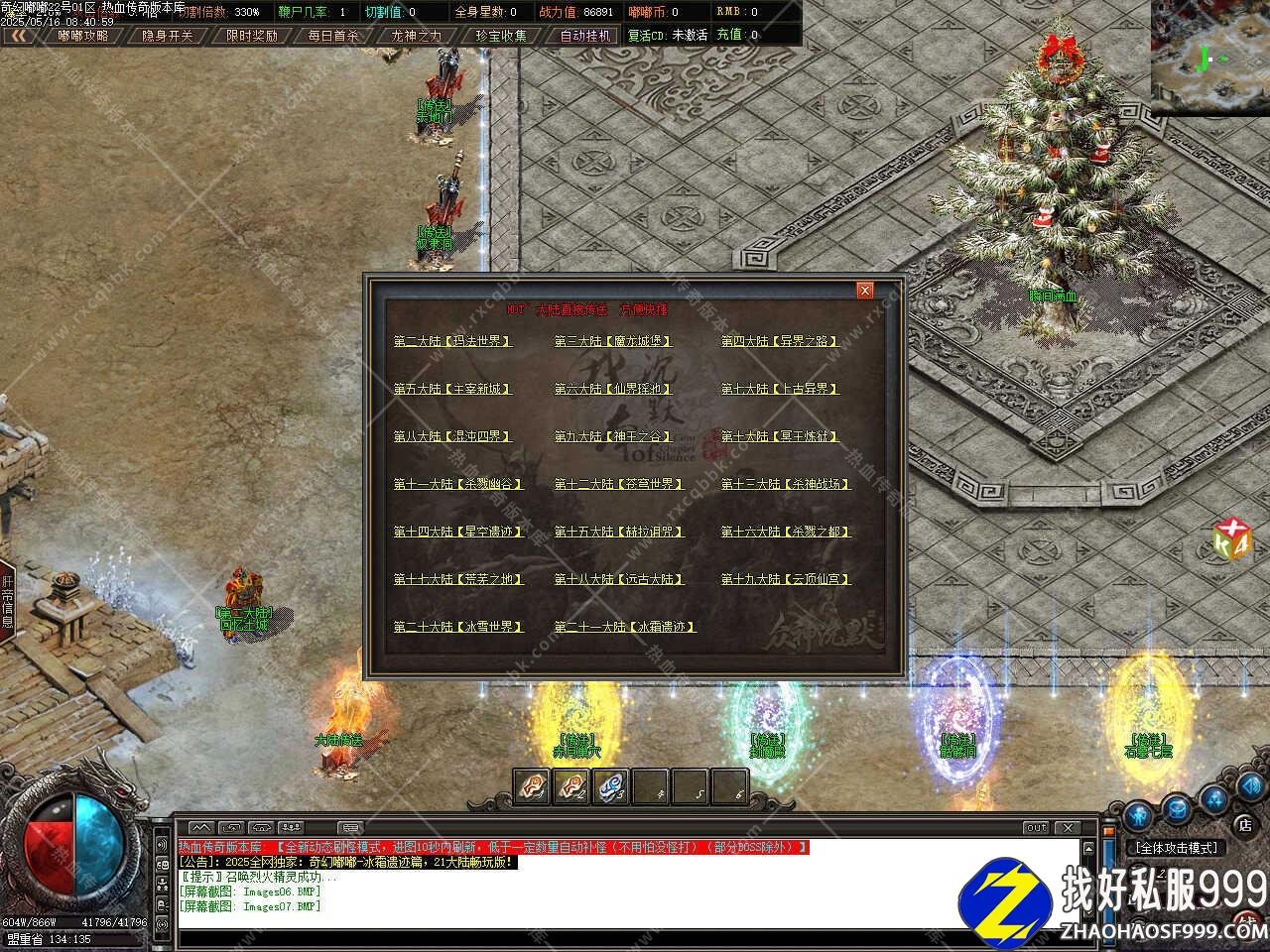Teleport to 第十四大陆【星空遗迹】

pyautogui.click(x=458, y=532)
